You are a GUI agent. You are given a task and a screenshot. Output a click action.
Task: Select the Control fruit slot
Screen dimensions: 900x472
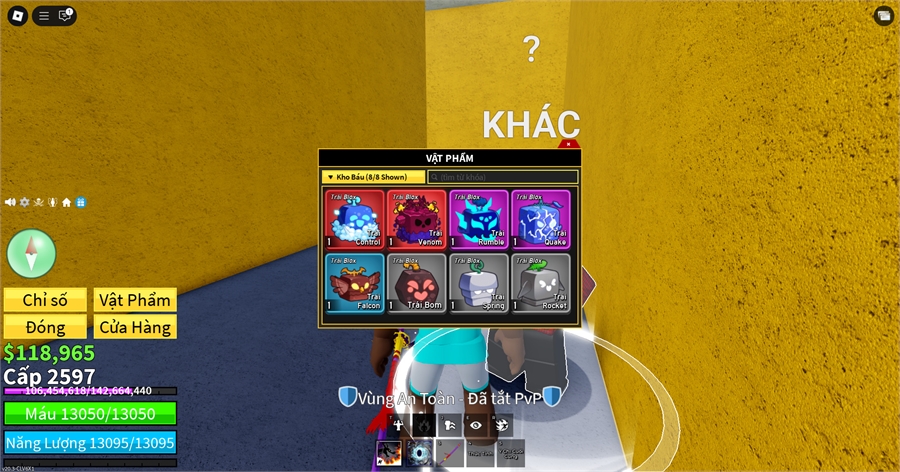coord(355,219)
